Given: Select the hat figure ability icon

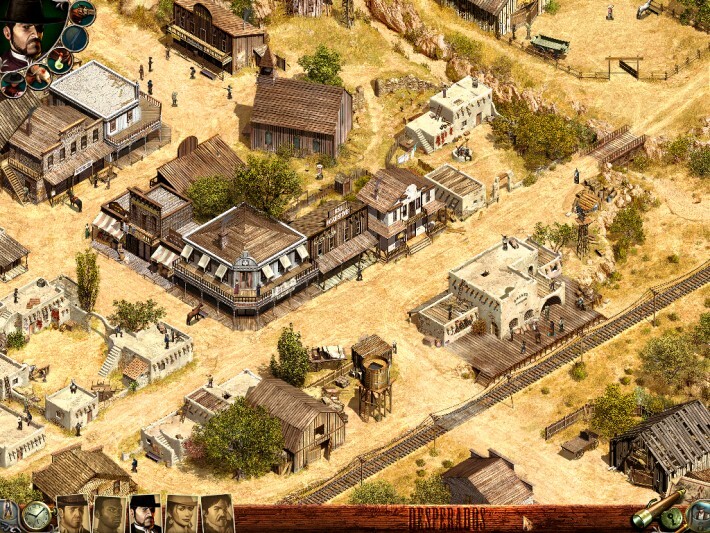Looking at the screenshot, I should point(12,83).
